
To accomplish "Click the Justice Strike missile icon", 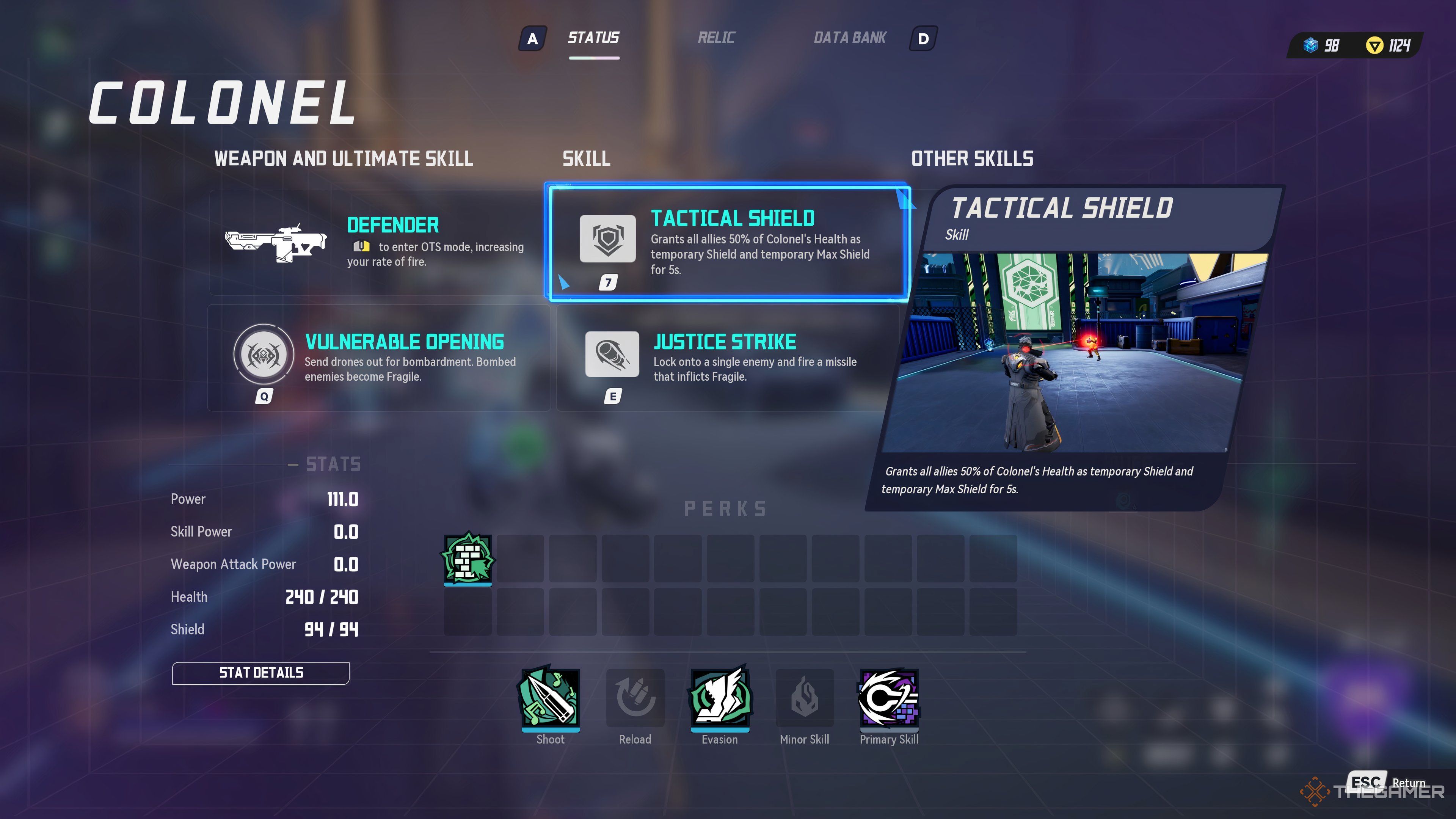I will tap(612, 355).
